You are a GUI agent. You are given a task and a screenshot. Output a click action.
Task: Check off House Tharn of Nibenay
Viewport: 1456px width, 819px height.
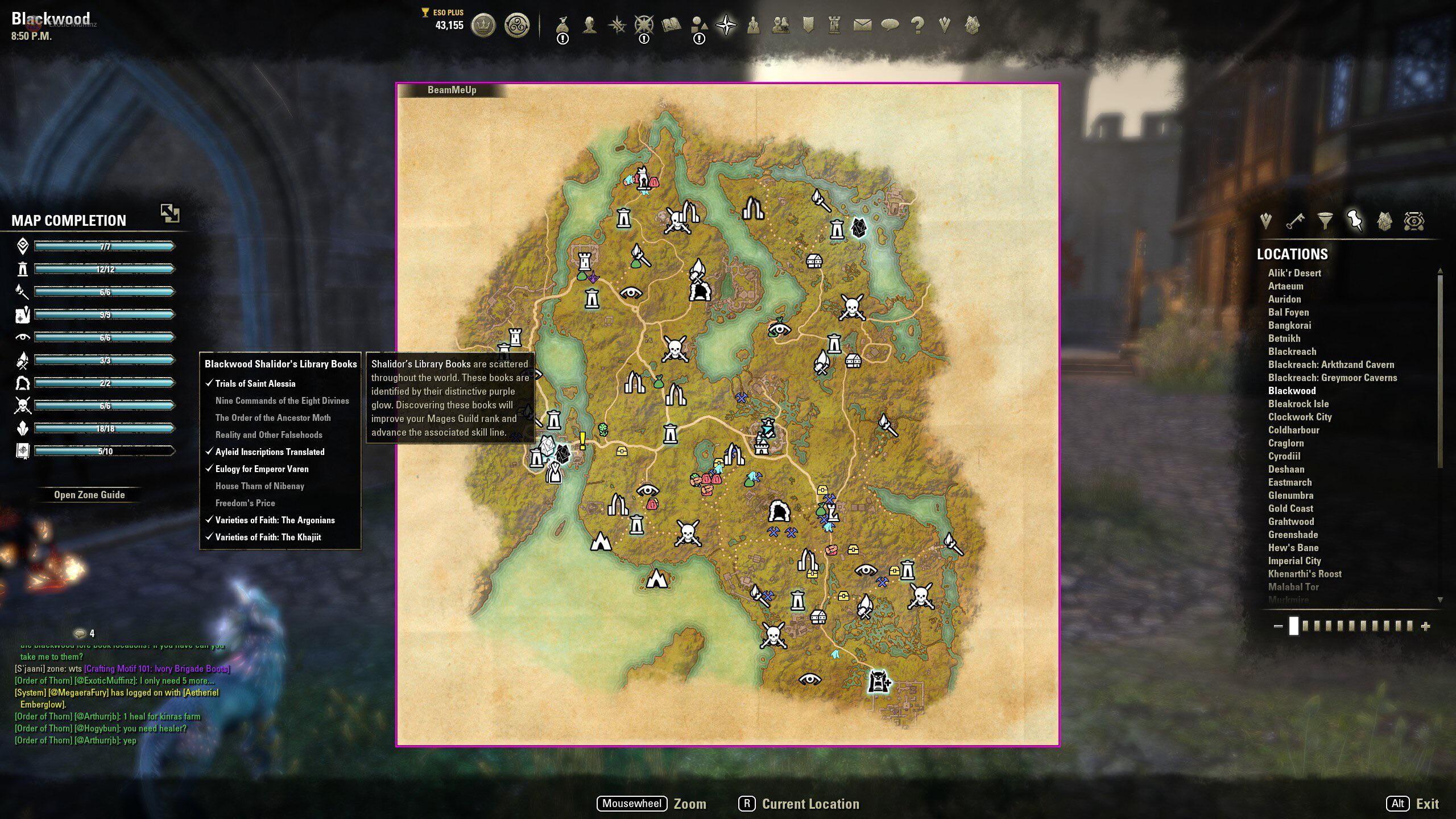tap(259, 486)
